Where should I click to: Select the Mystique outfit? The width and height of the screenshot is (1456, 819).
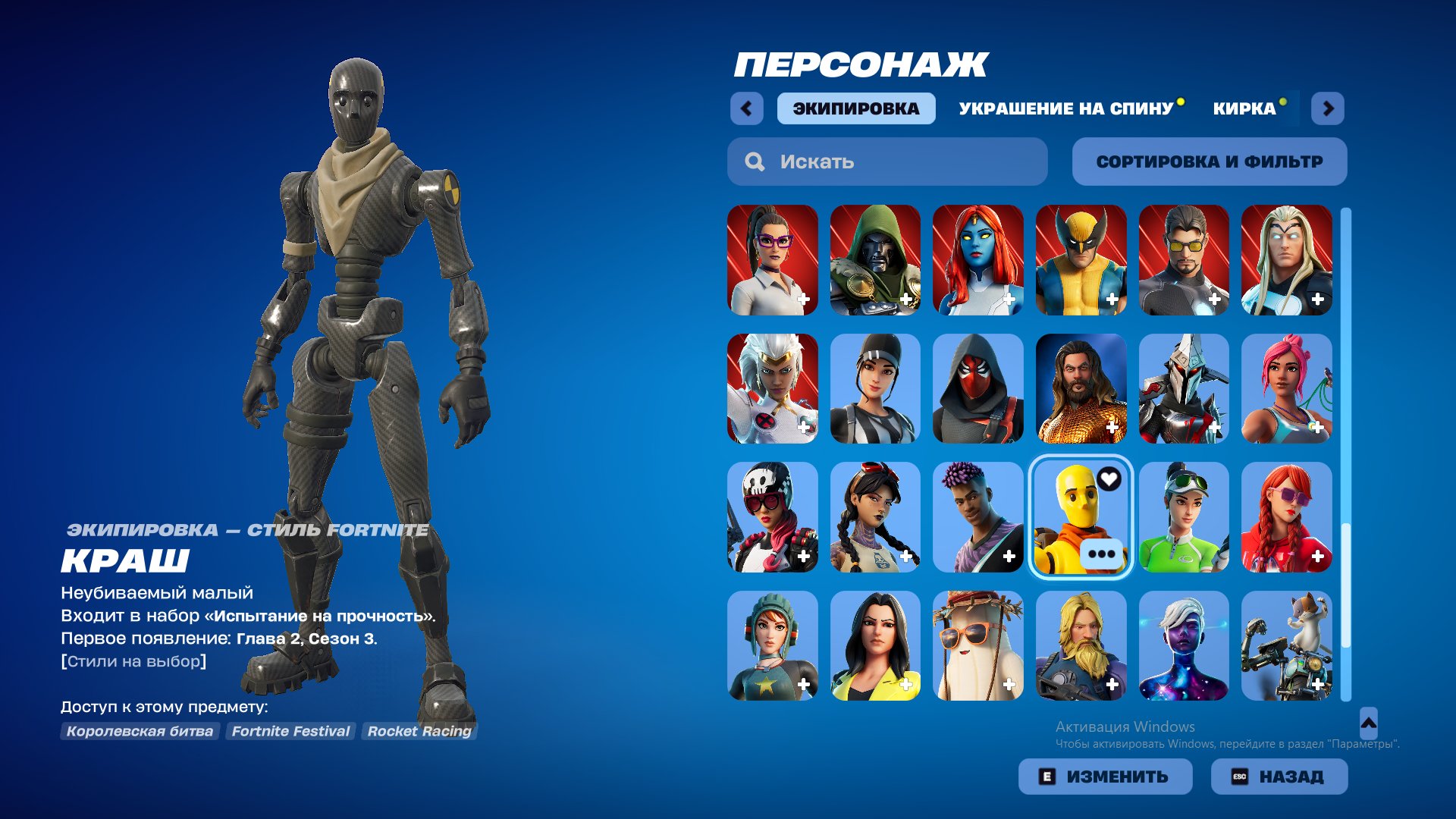(x=977, y=260)
